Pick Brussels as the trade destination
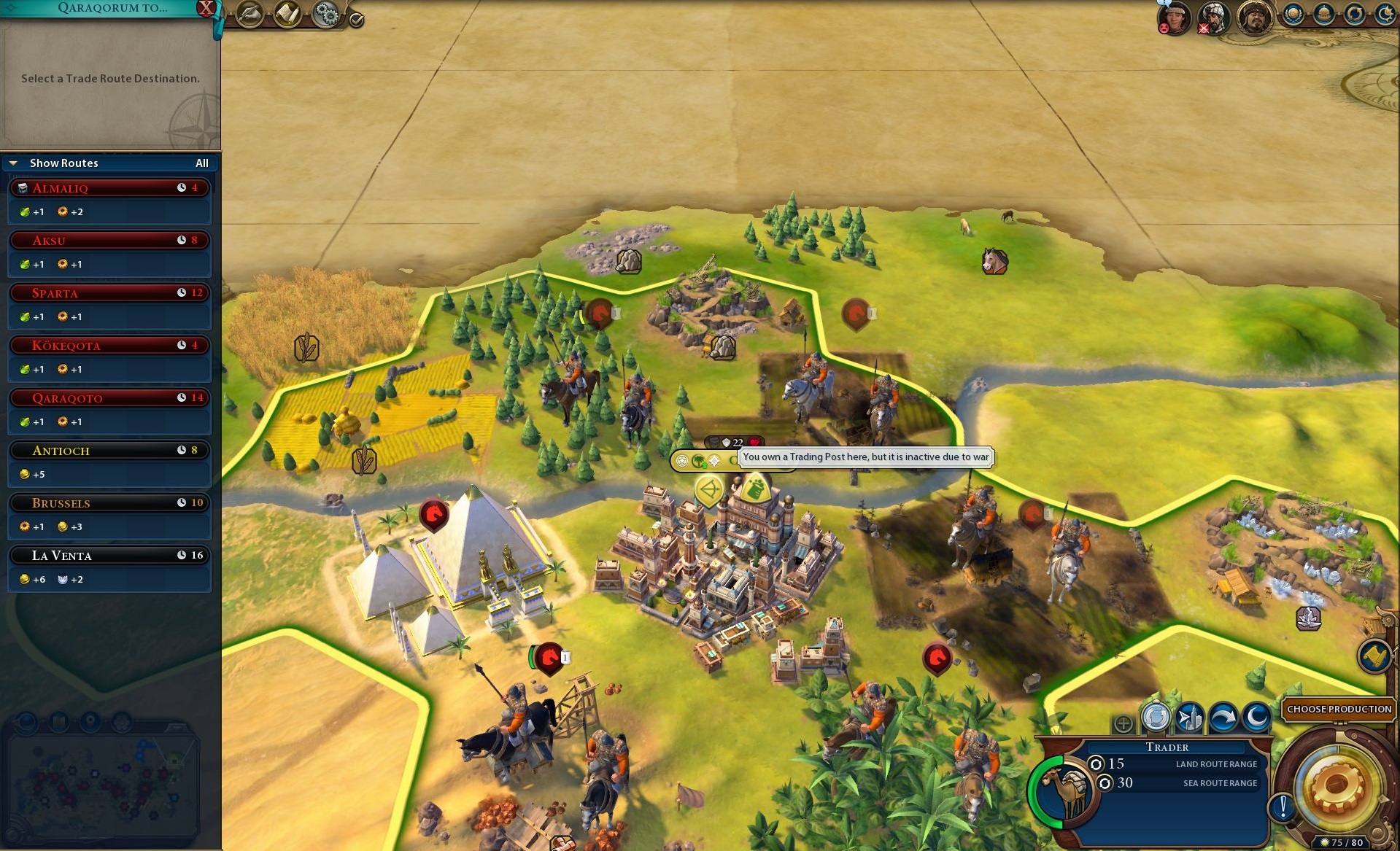This screenshot has width=1400, height=851. [109, 503]
